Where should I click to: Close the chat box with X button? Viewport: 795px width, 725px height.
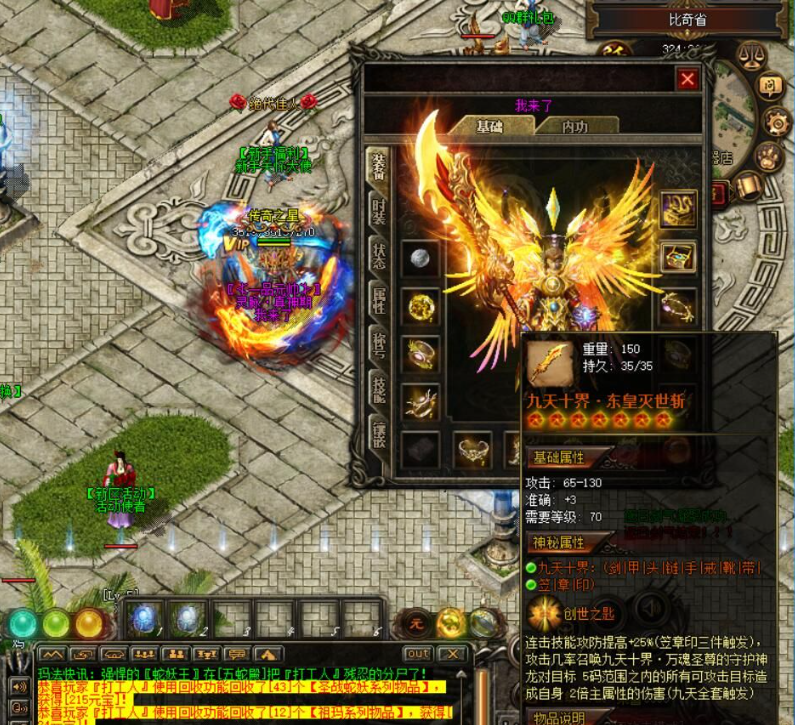coord(452,654)
